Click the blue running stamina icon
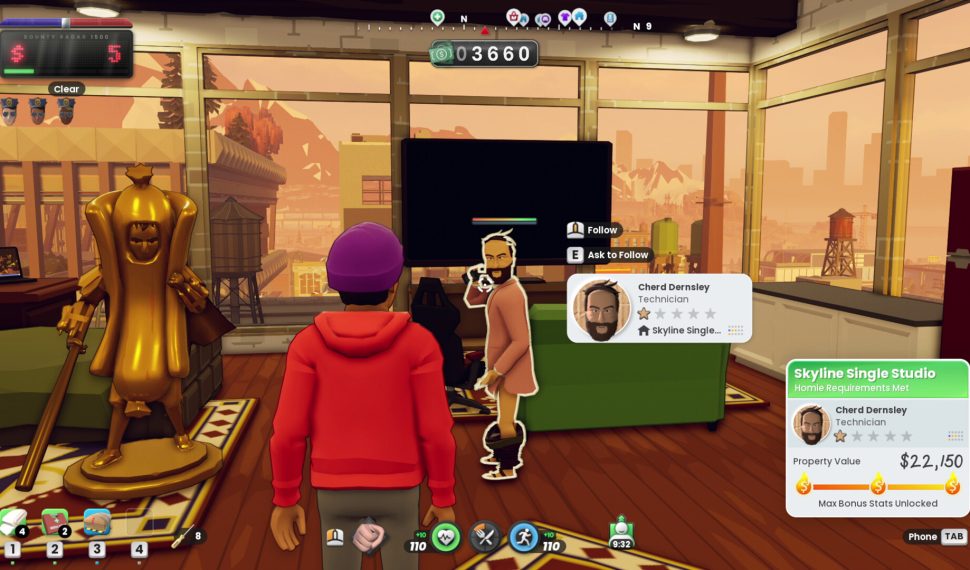970x570 pixels. (x=524, y=537)
